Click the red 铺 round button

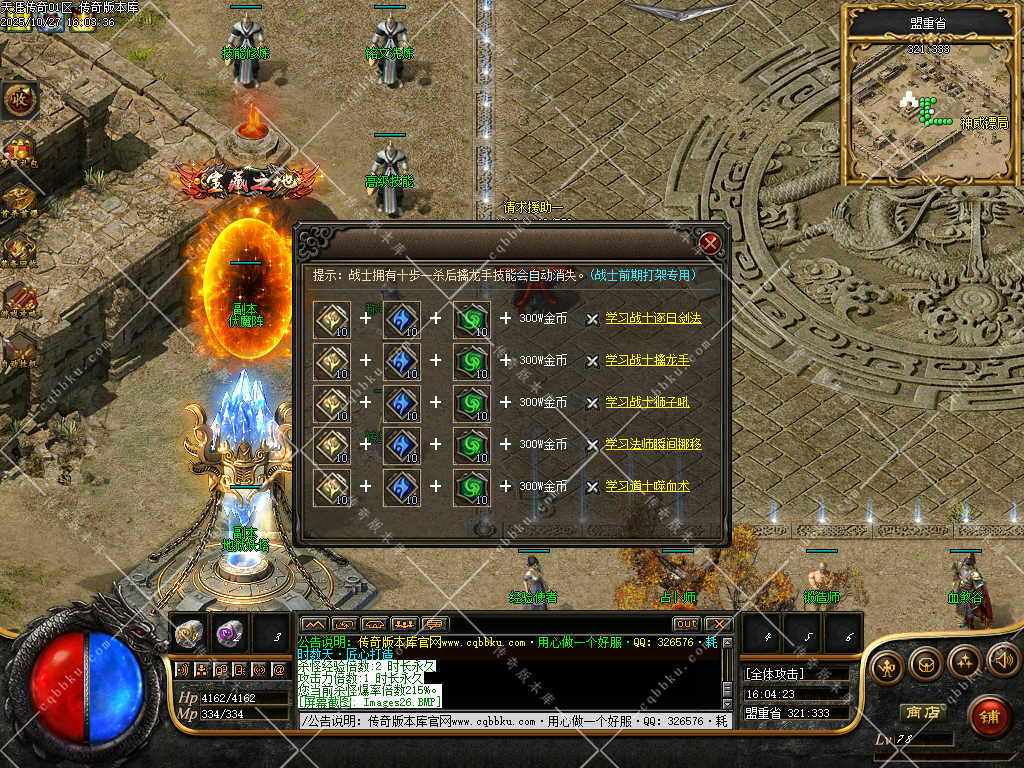[989, 716]
